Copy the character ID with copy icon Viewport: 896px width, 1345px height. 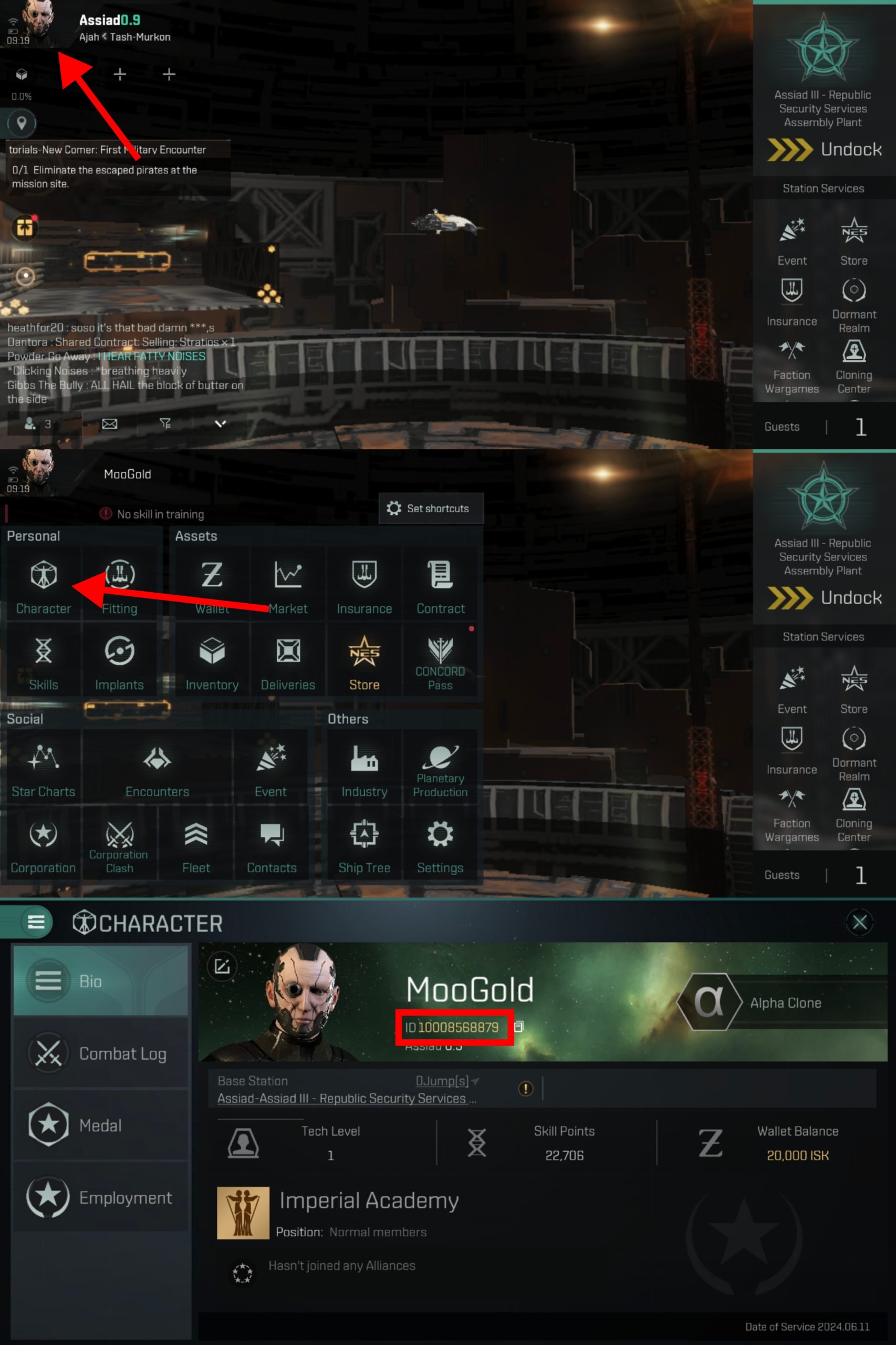pos(519,1027)
